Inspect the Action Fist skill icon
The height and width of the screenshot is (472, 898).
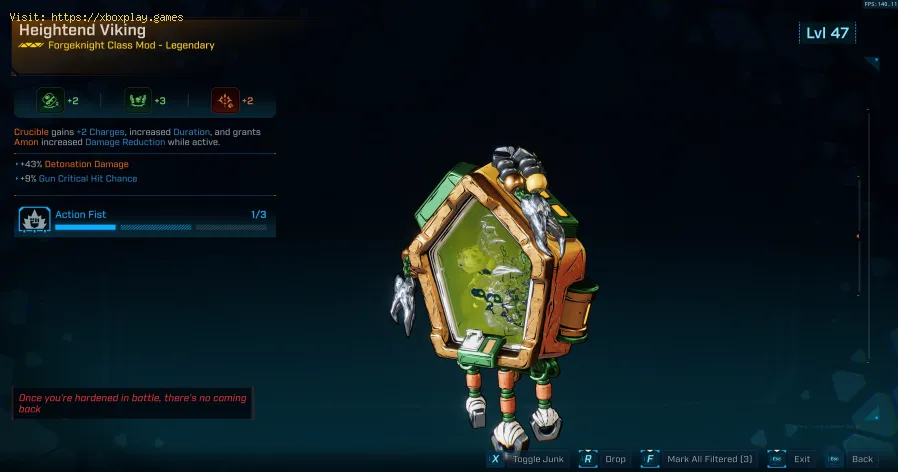tap(34, 219)
